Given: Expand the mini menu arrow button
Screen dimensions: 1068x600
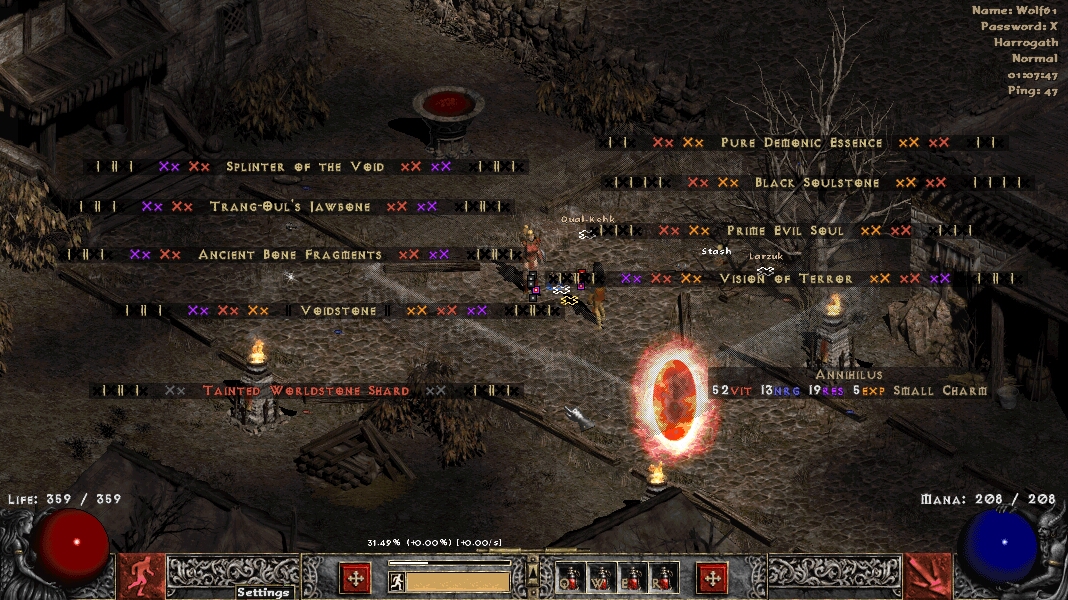Looking at the screenshot, I should pos(533,573).
